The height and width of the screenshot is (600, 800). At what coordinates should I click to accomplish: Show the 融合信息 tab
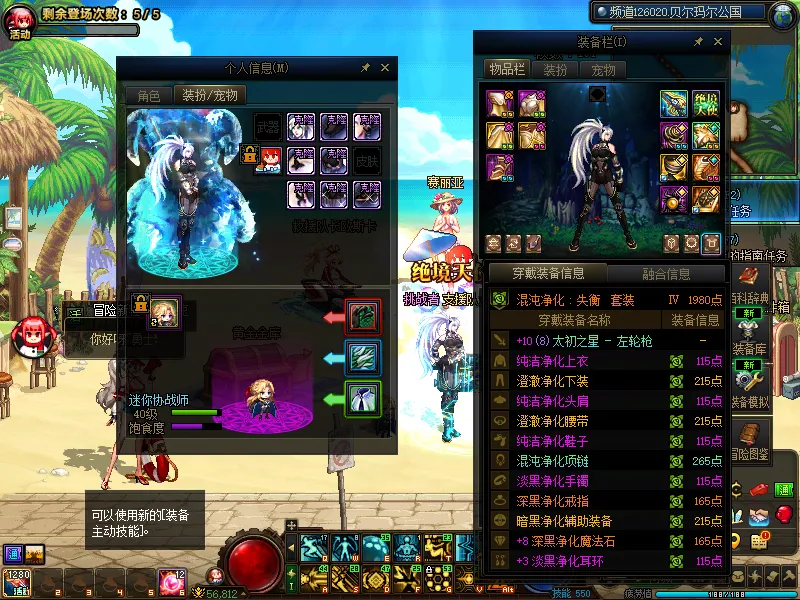coord(664,274)
